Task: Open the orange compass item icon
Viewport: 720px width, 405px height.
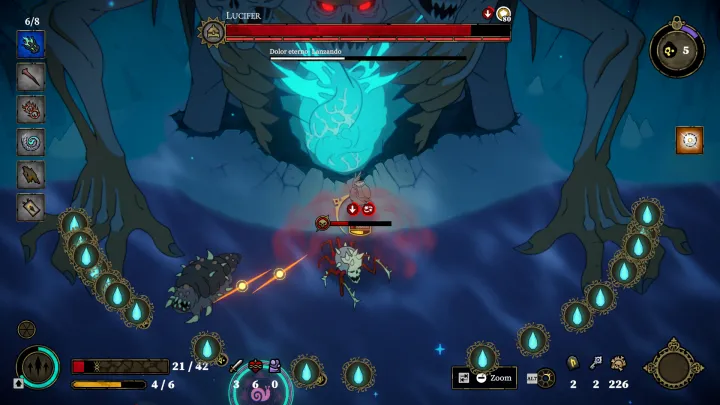Action: pos(689,140)
